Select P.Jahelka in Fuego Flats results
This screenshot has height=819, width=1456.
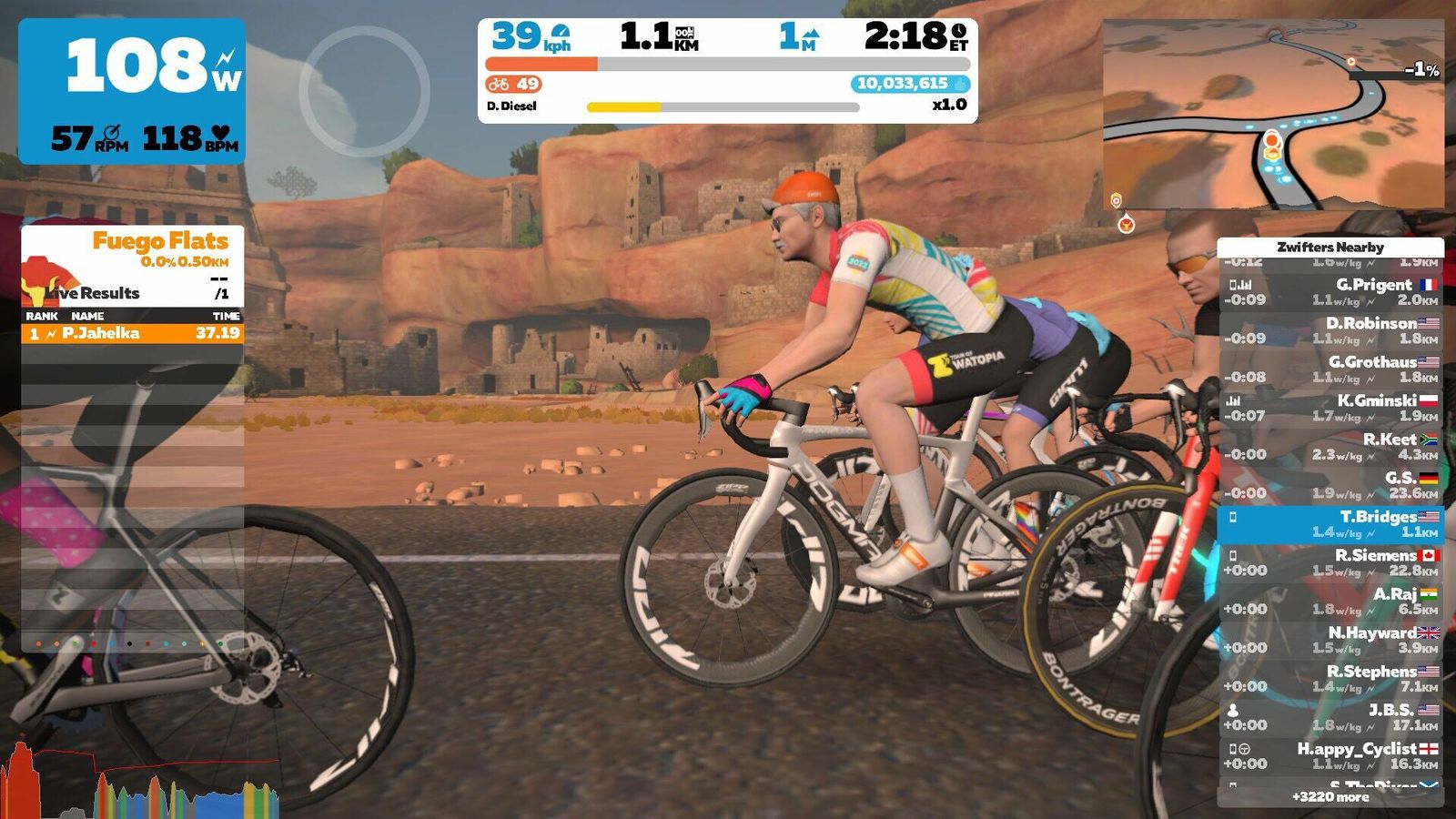click(x=132, y=333)
